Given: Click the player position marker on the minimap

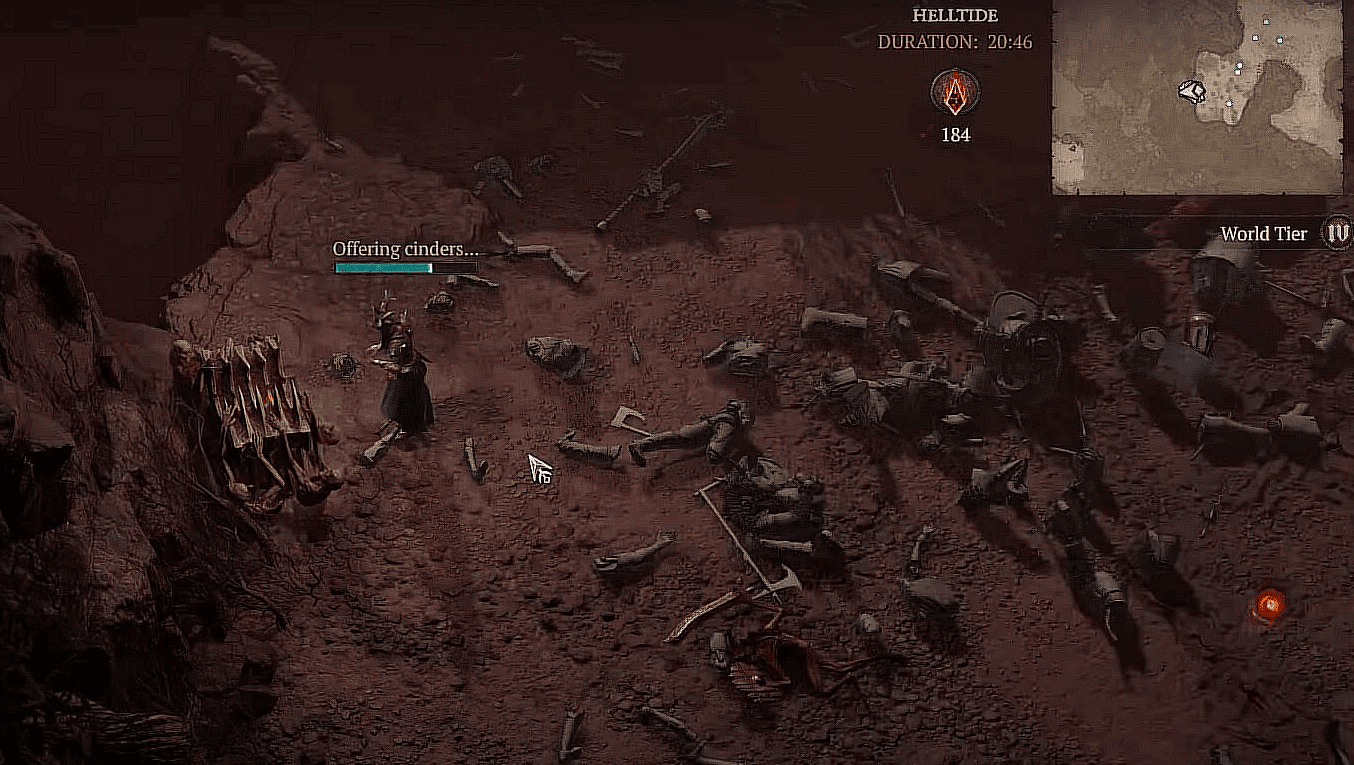Looking at the screenshot, I should (x=1191, y=91).
